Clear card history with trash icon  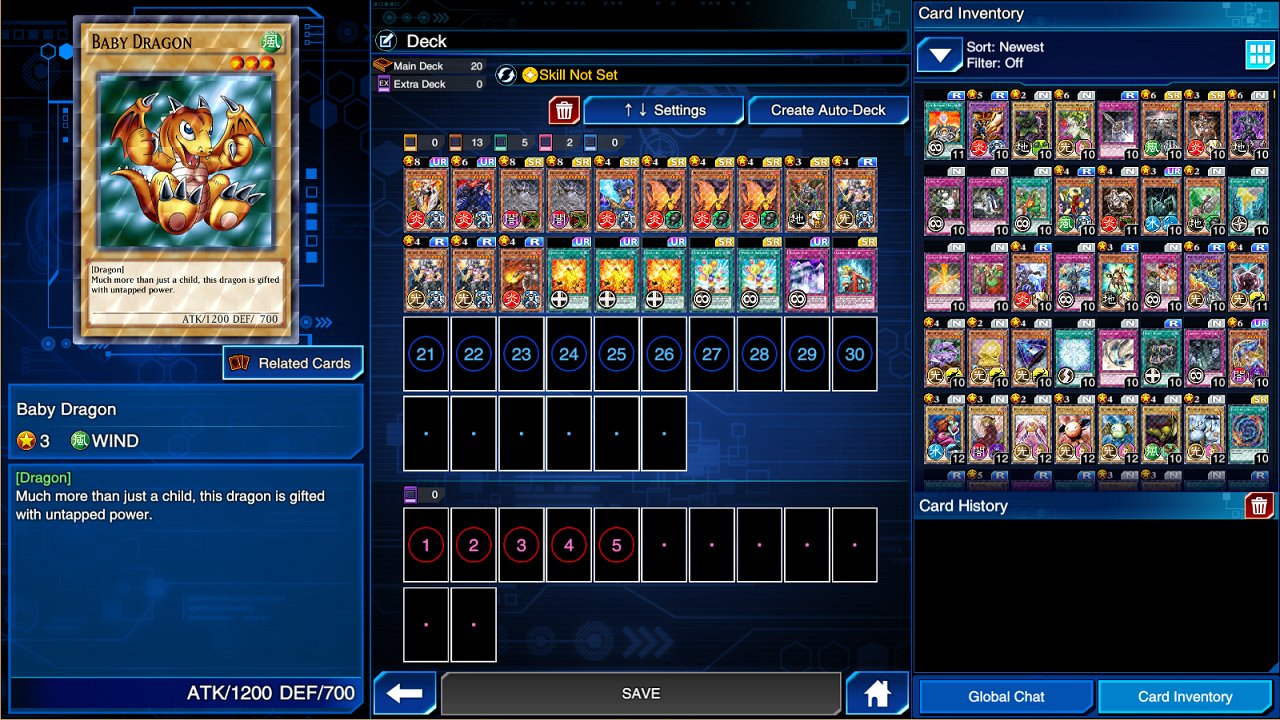point(1259,505)
